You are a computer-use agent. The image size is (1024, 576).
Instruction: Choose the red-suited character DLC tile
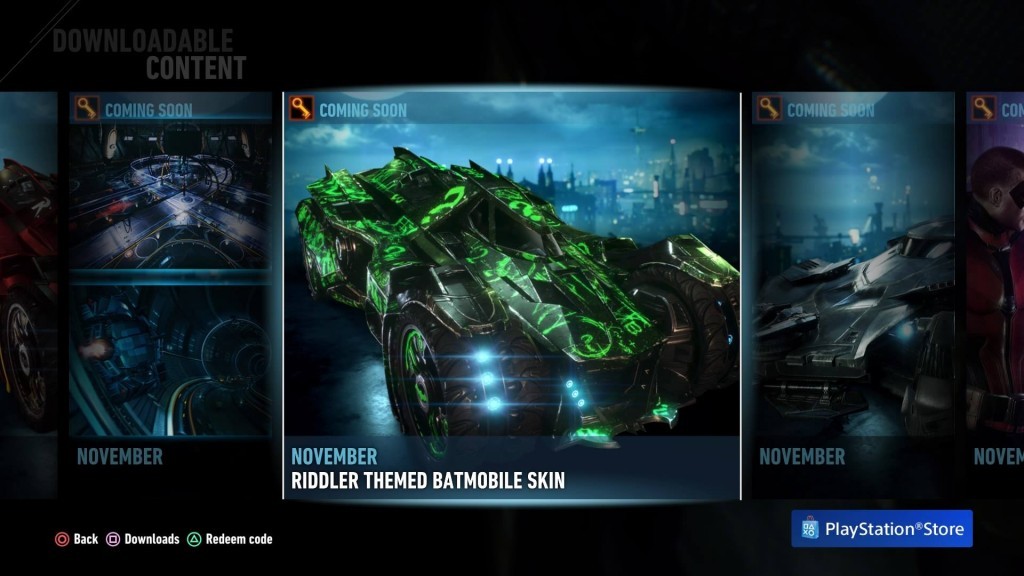pyautogui.click(x=996, y=296)
